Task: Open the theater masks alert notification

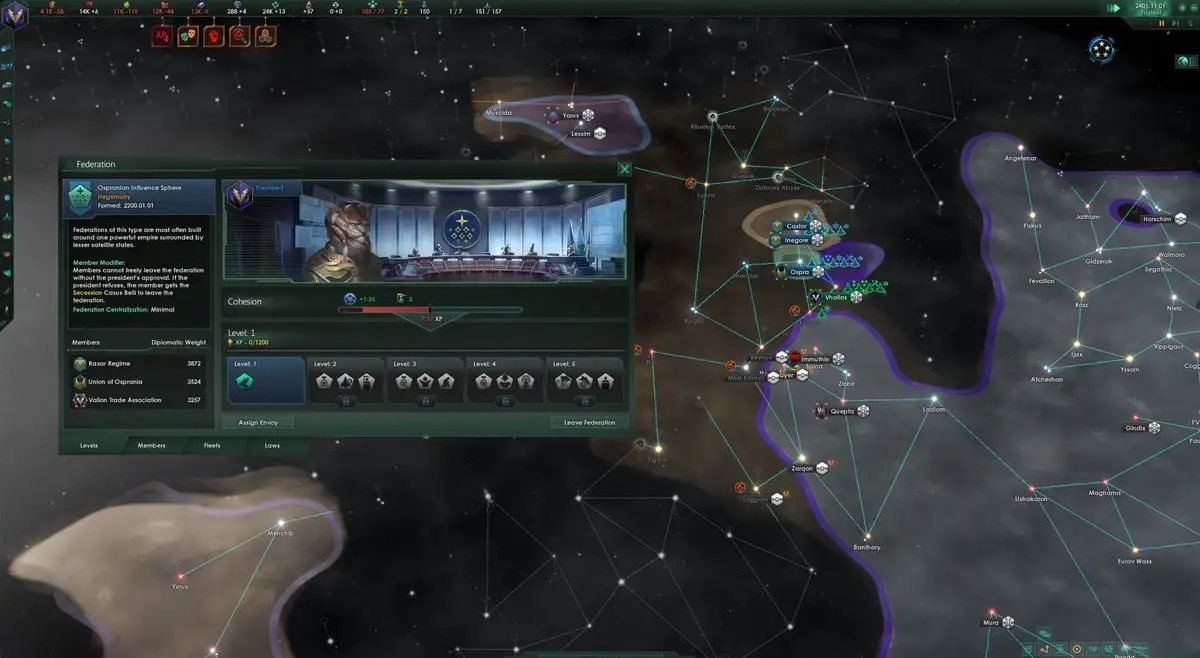Action: (x=187, y=37)
